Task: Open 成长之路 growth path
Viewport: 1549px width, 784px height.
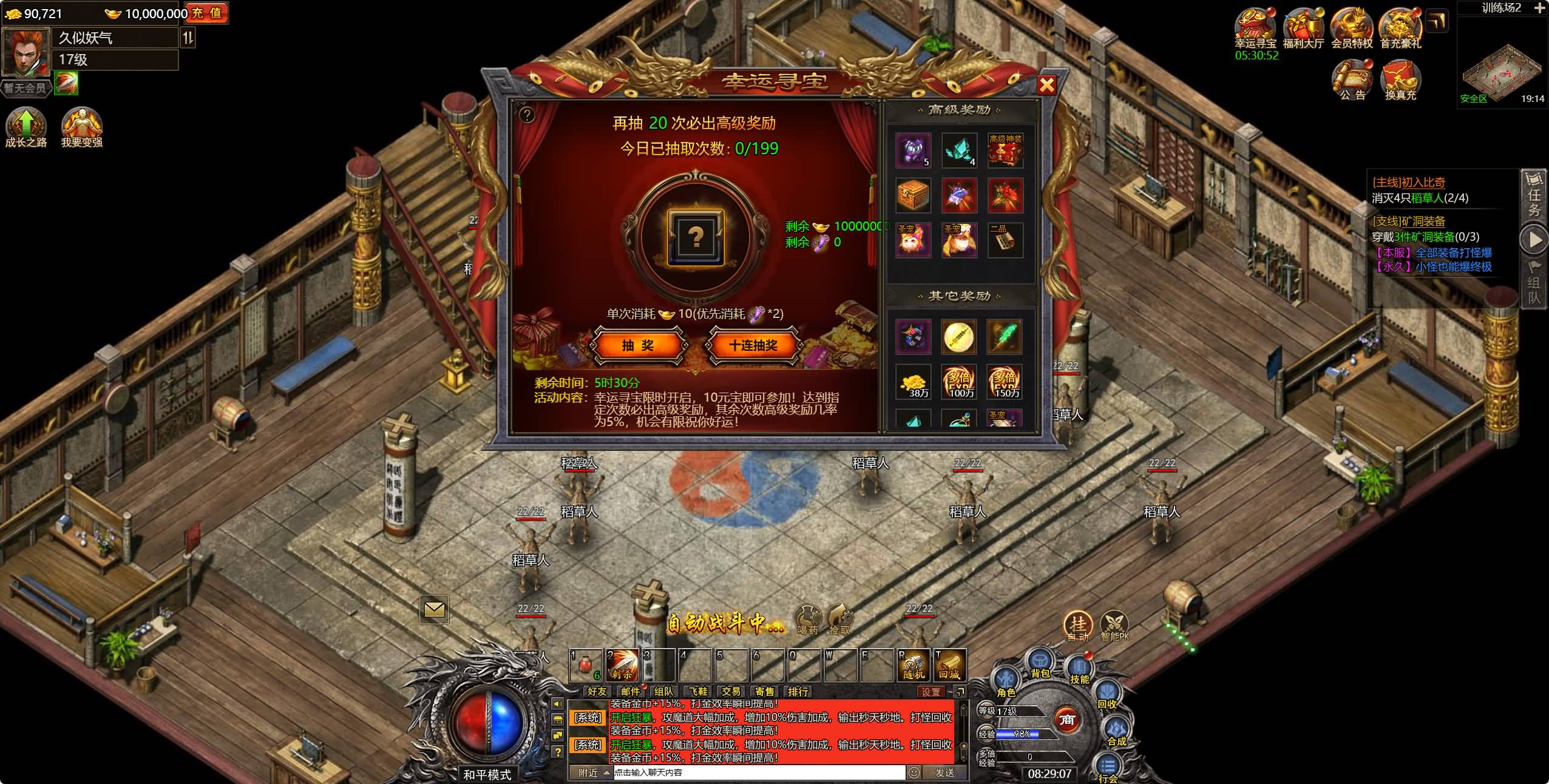Action: tap(26, 127)
